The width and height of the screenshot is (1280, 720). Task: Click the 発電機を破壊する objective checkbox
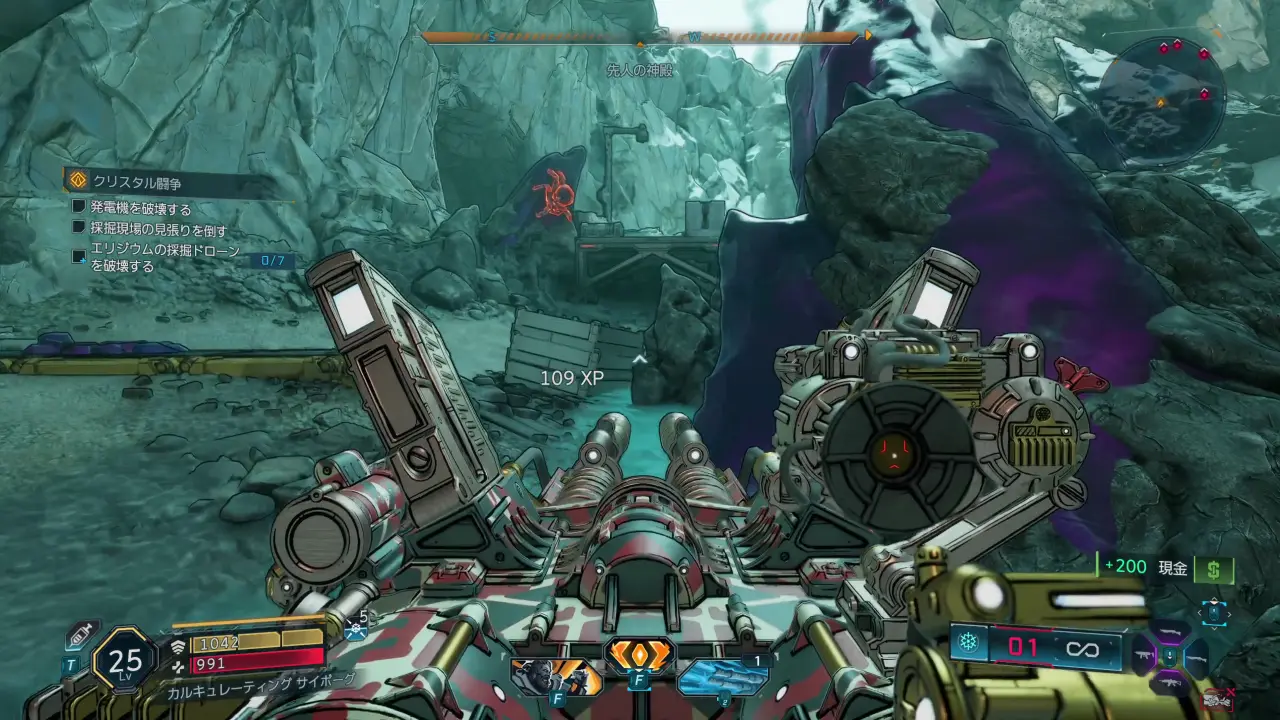click(x=79, y=207)
